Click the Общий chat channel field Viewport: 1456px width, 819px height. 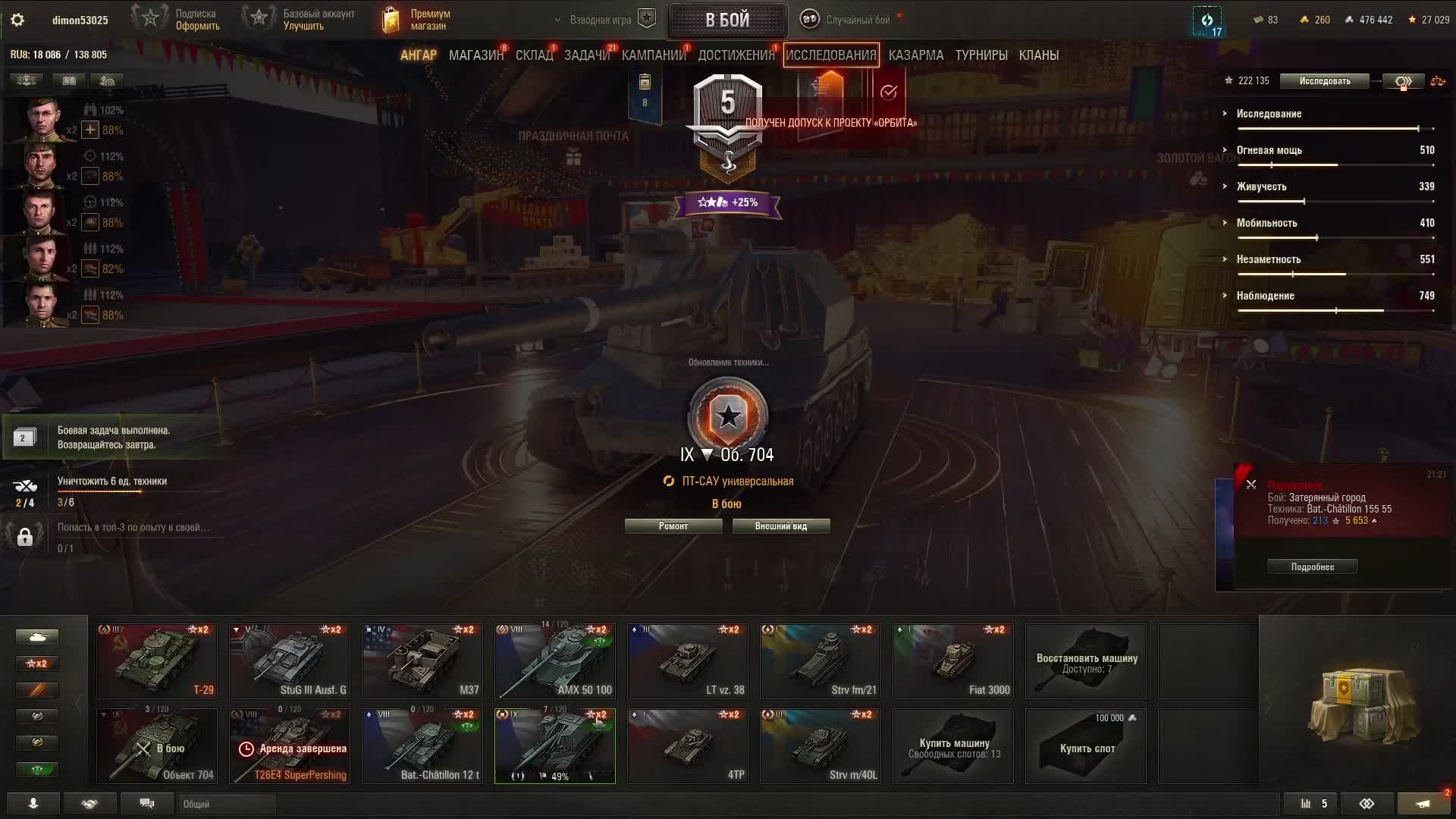point(227,804)
